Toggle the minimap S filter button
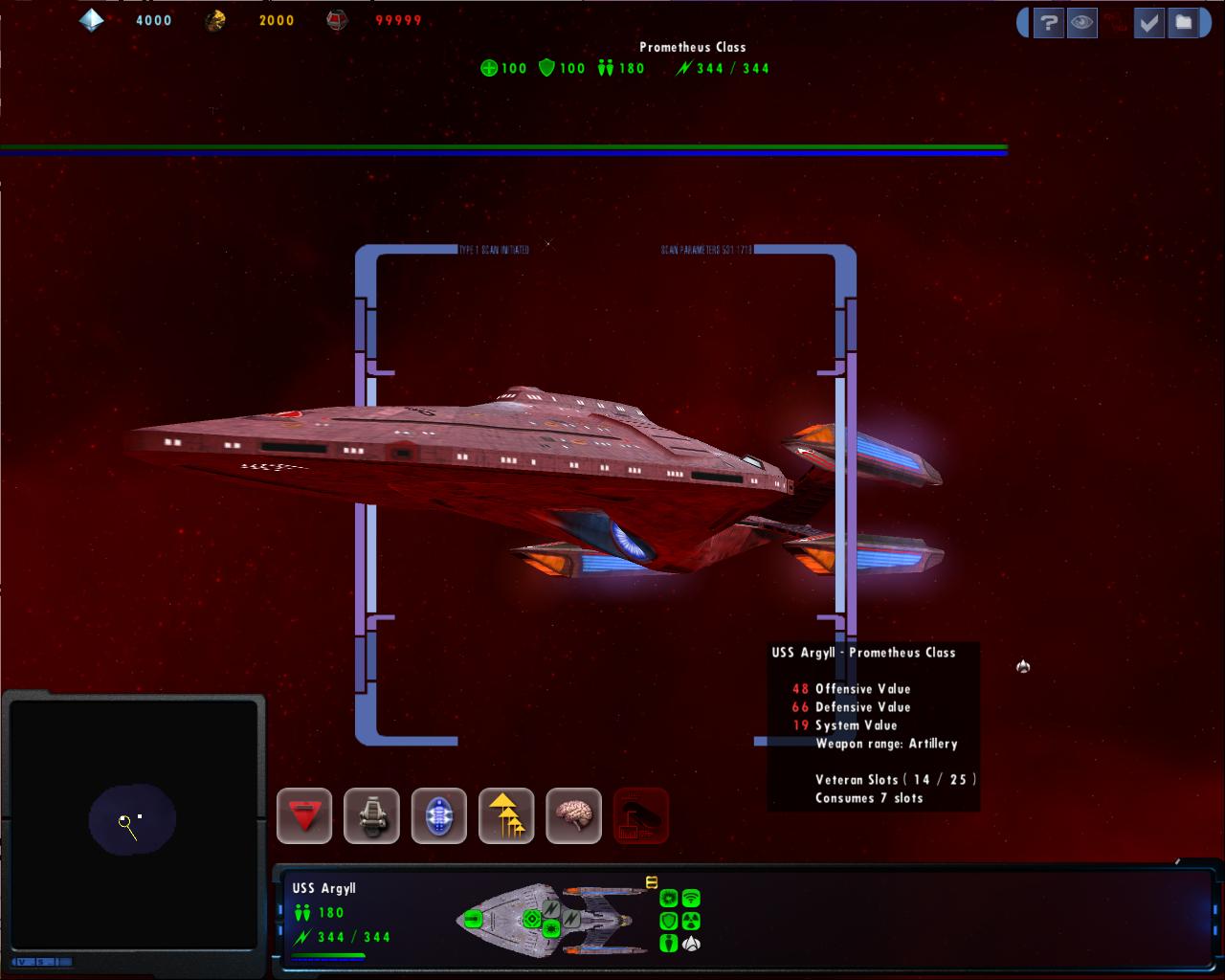The width and height of the screenshot is (1225, 980). coord(42,961)
